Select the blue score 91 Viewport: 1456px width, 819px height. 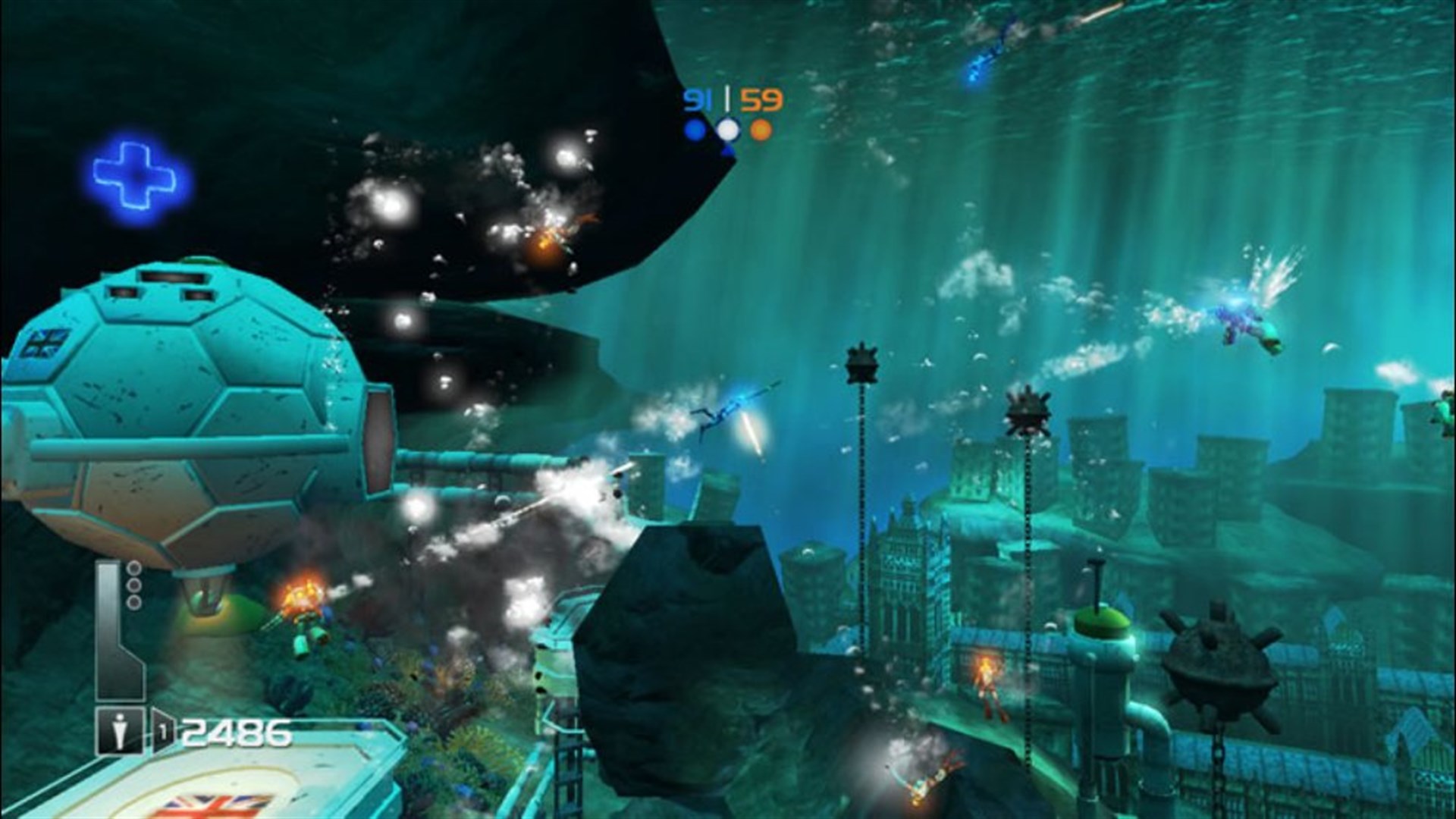point(698,99)
